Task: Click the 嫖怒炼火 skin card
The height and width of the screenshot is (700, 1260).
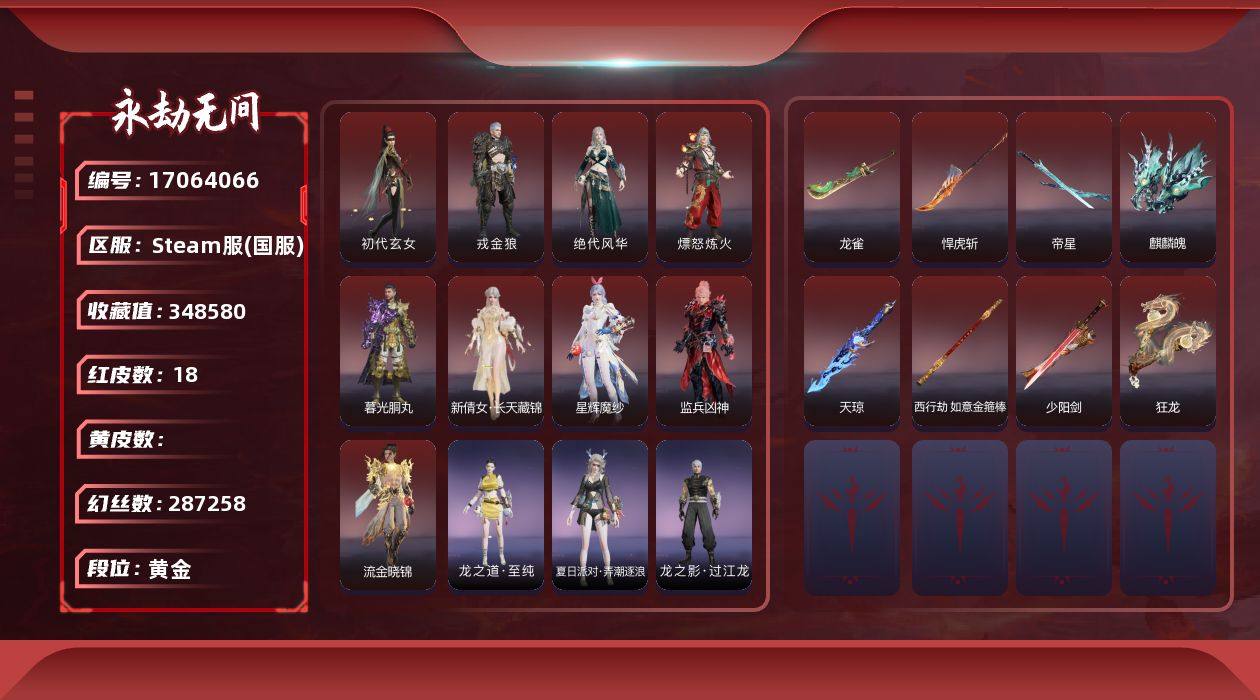Action: [x=704, y=186]
